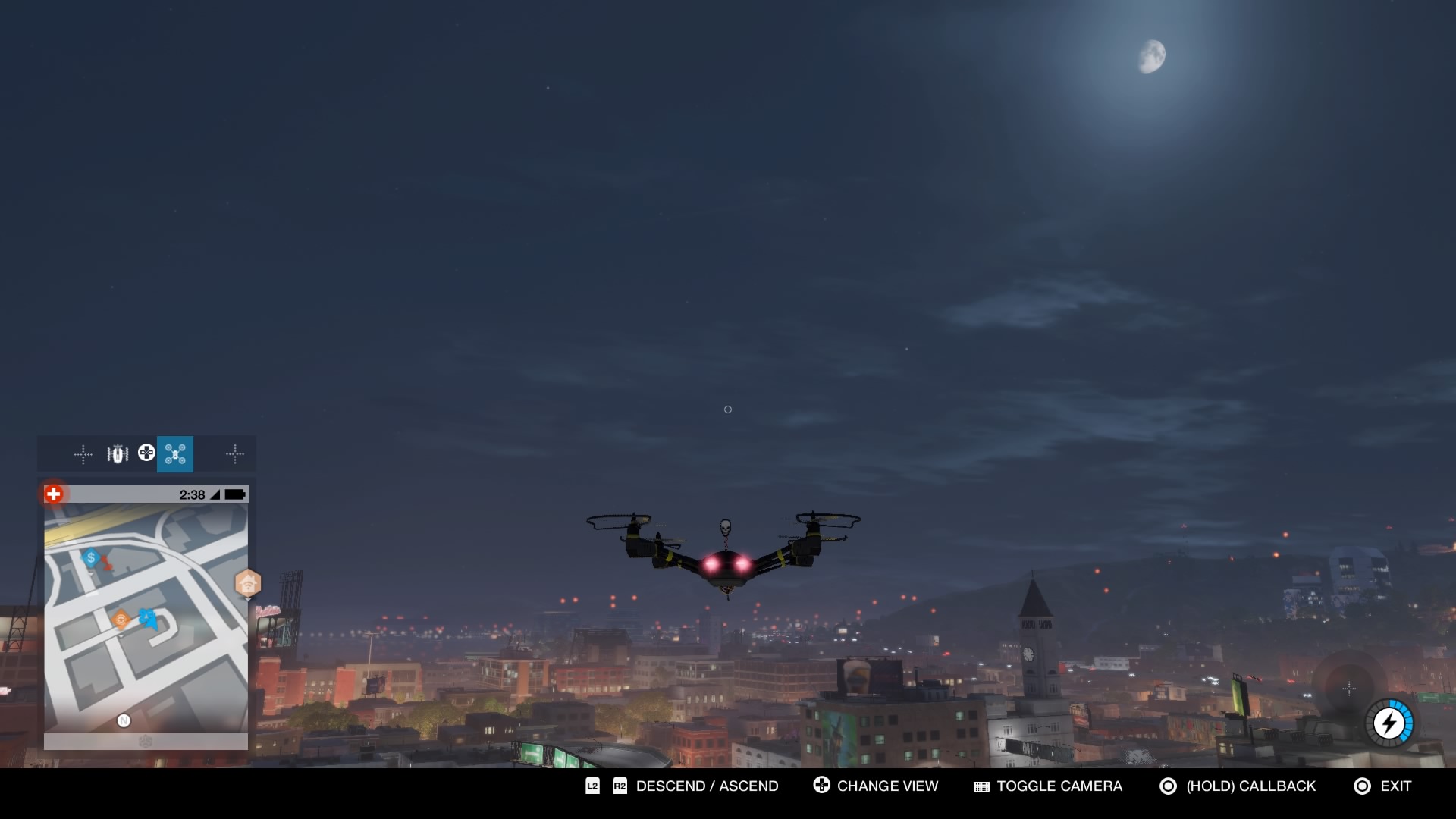Click the orange diamond marker on minimap
The width and height of the screenshot is (1456, 819).
click(x=121, y=620)
